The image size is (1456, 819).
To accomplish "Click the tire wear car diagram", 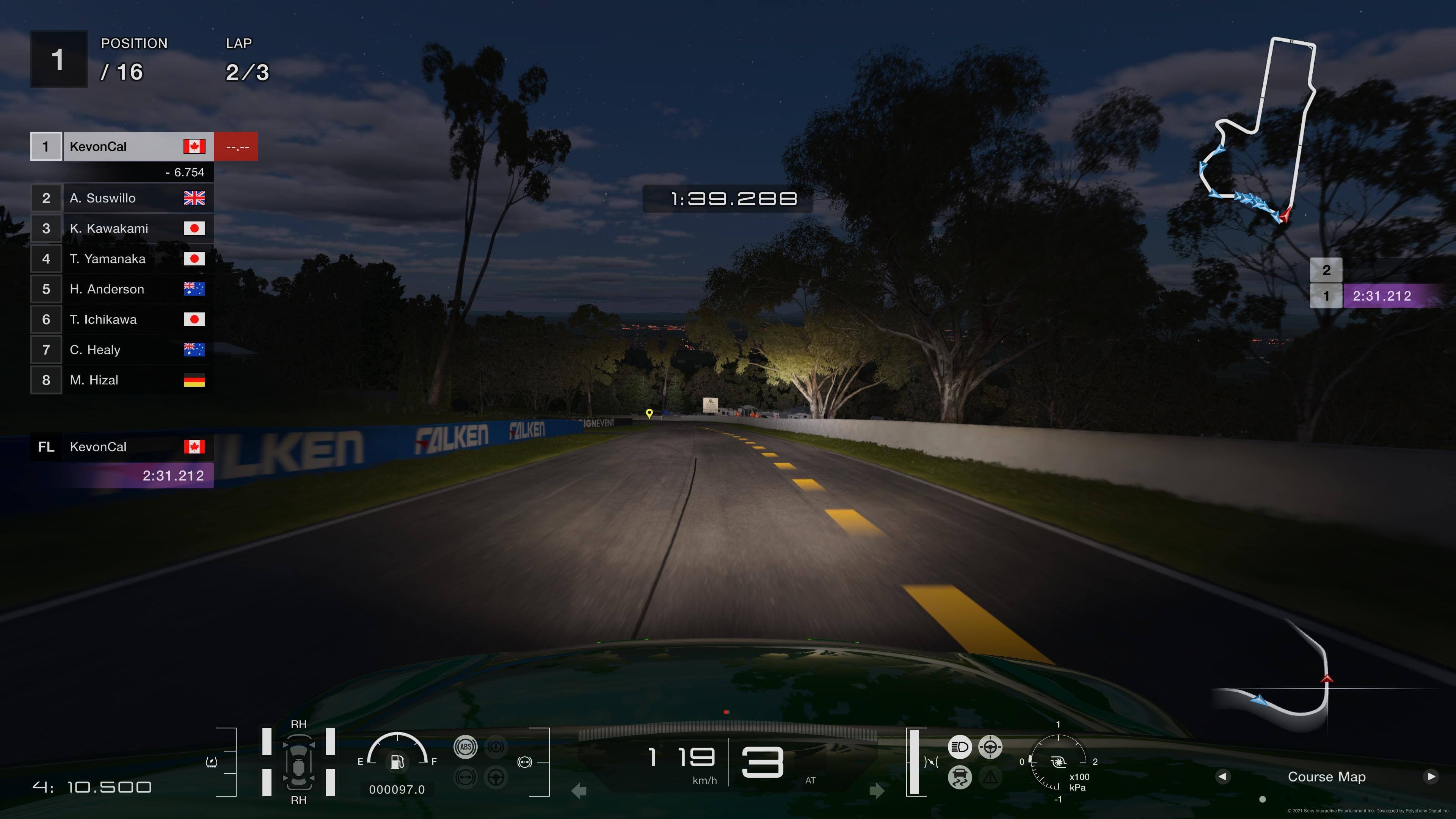I will (x=298, y=762).
